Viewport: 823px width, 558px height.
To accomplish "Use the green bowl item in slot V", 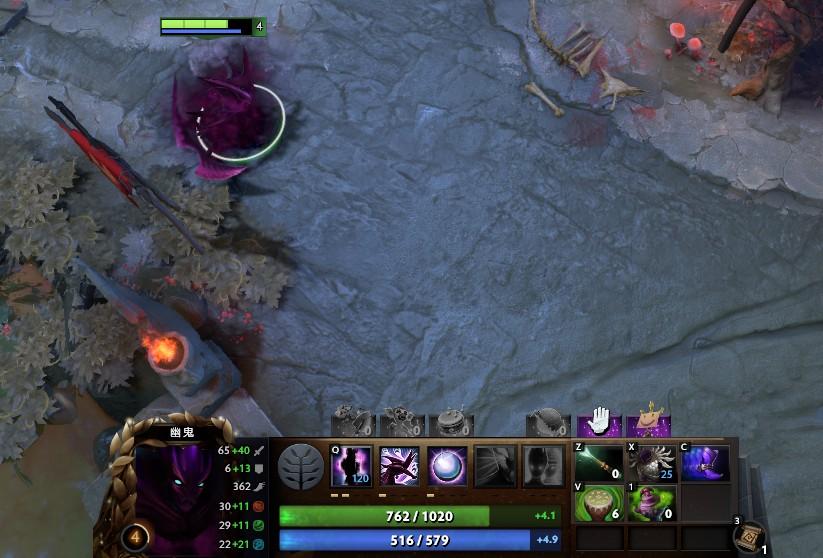I will pos(599,503).
